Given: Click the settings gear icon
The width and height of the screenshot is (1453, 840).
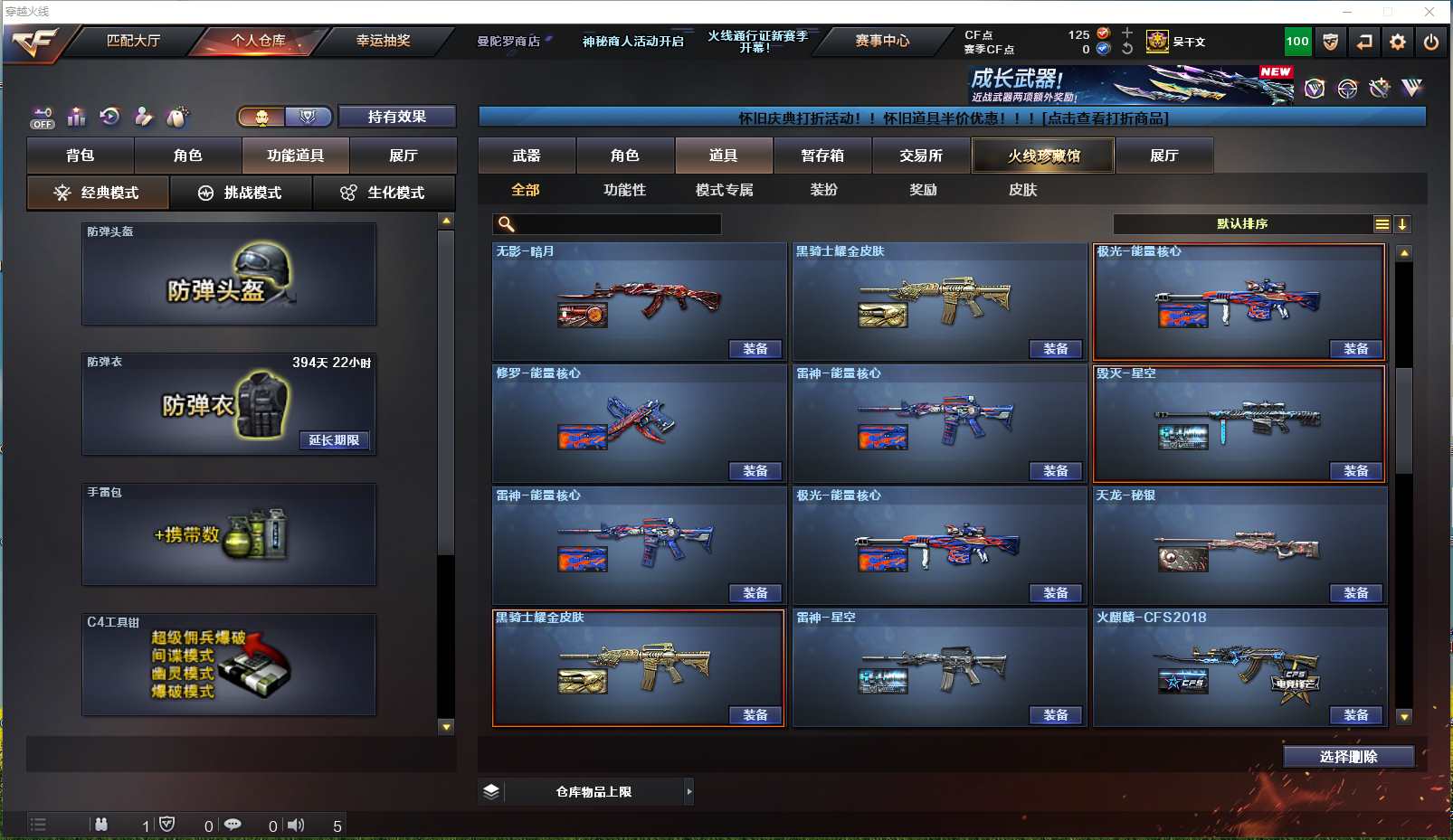Looking at the screenshot, I should pos(1398,42).
